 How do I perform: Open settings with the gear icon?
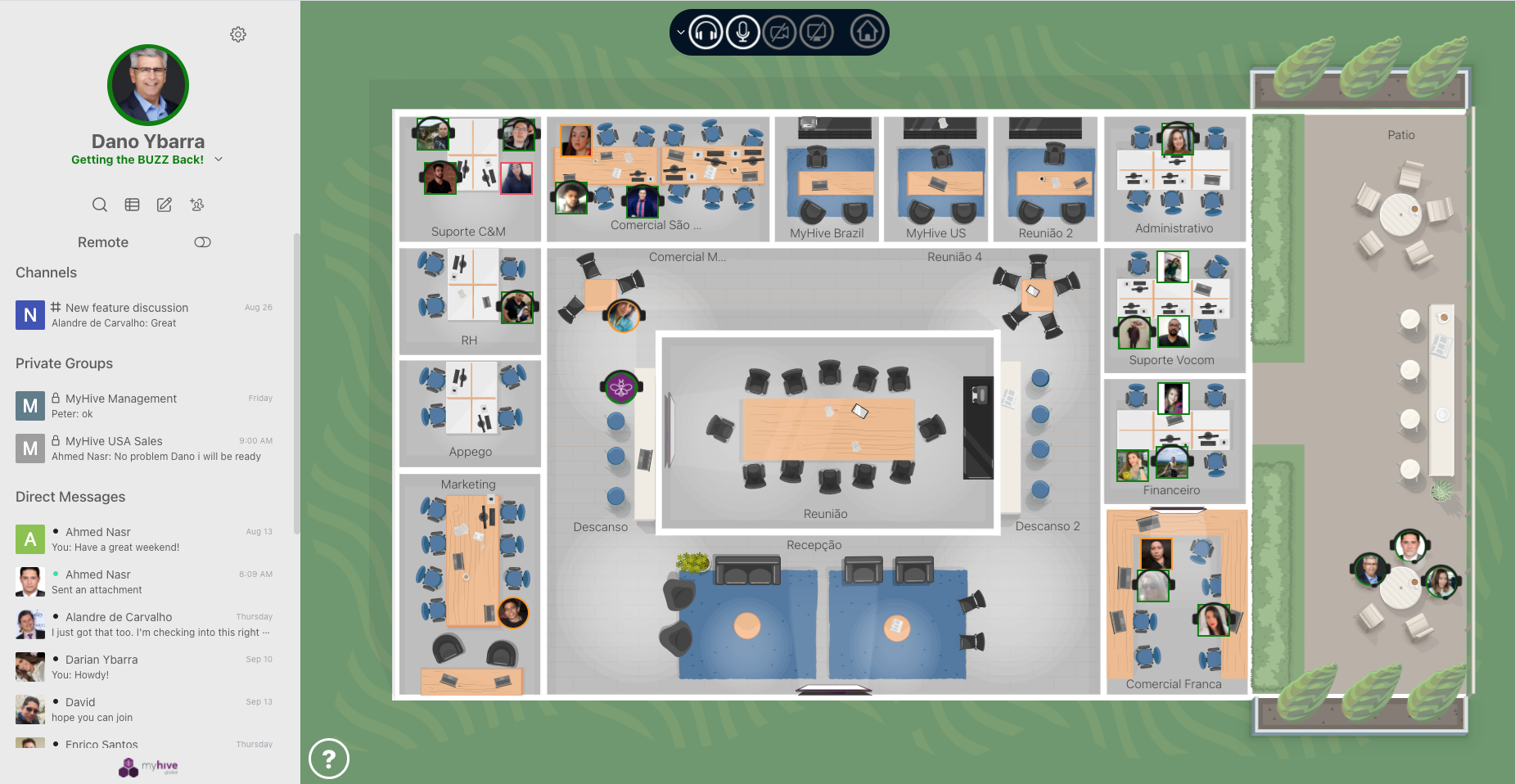click(x=238, y=34)
